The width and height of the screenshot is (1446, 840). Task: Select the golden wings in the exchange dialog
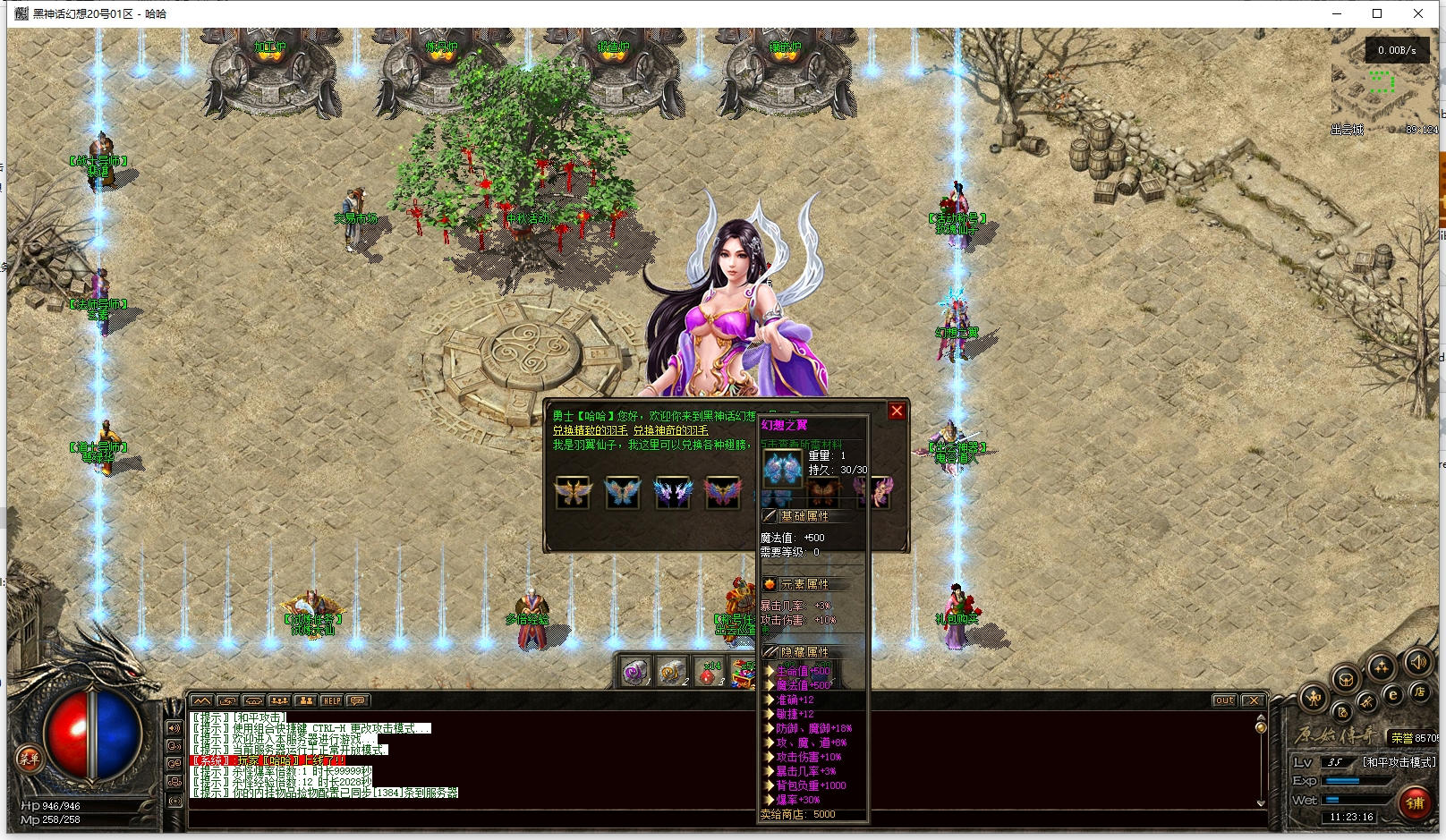(573, 492)
